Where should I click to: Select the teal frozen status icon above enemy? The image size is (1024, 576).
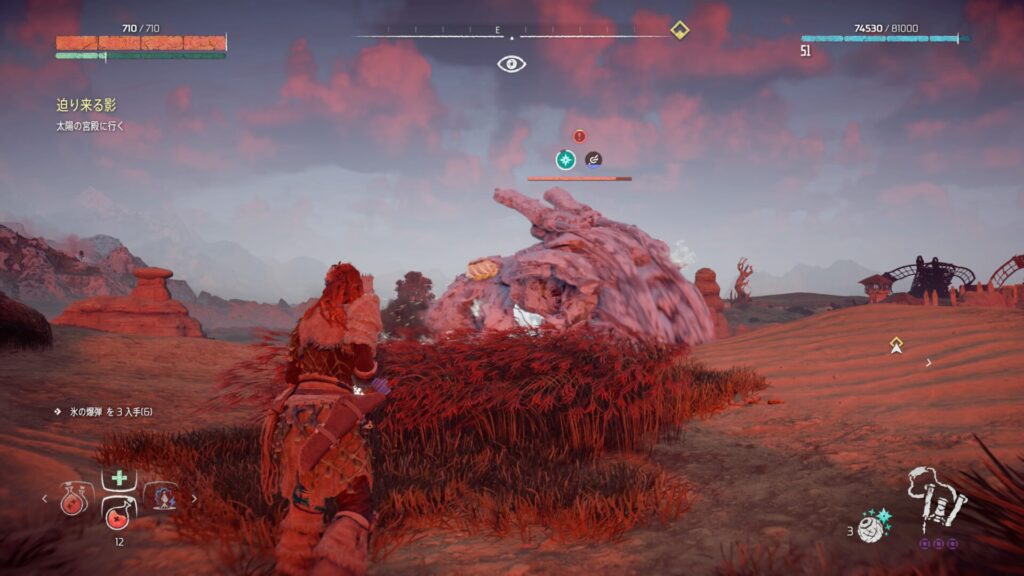click(x=566, y=159)
